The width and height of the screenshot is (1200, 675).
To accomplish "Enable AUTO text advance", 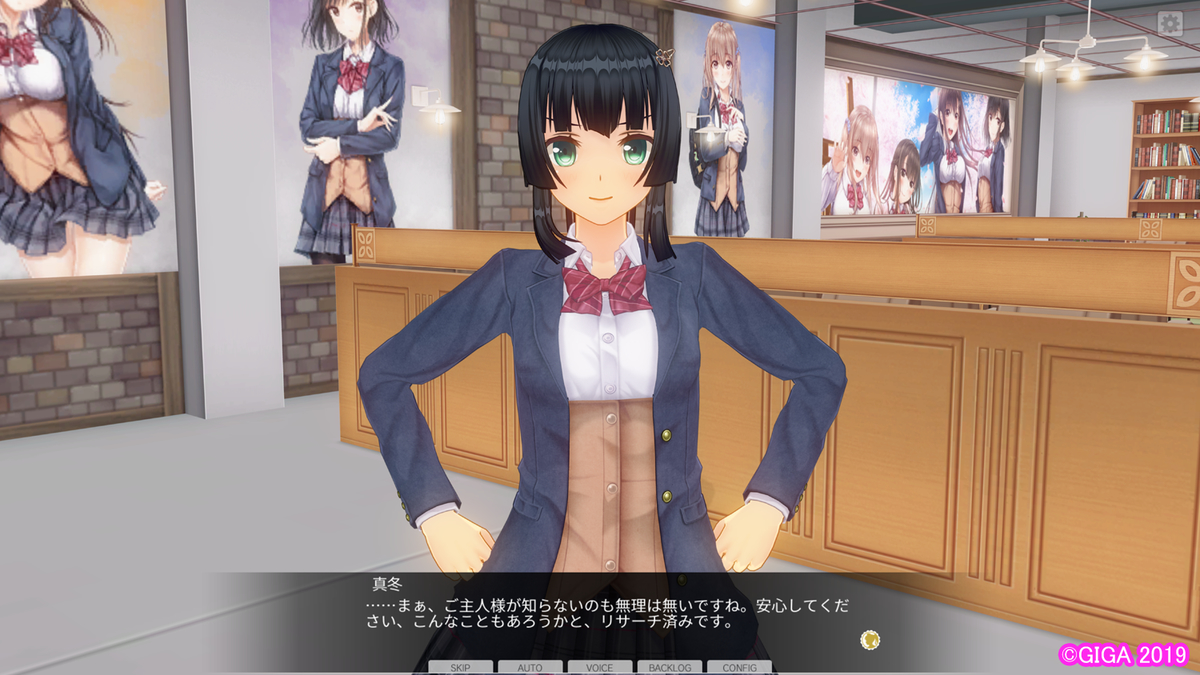I will click(x=530, y=667).
